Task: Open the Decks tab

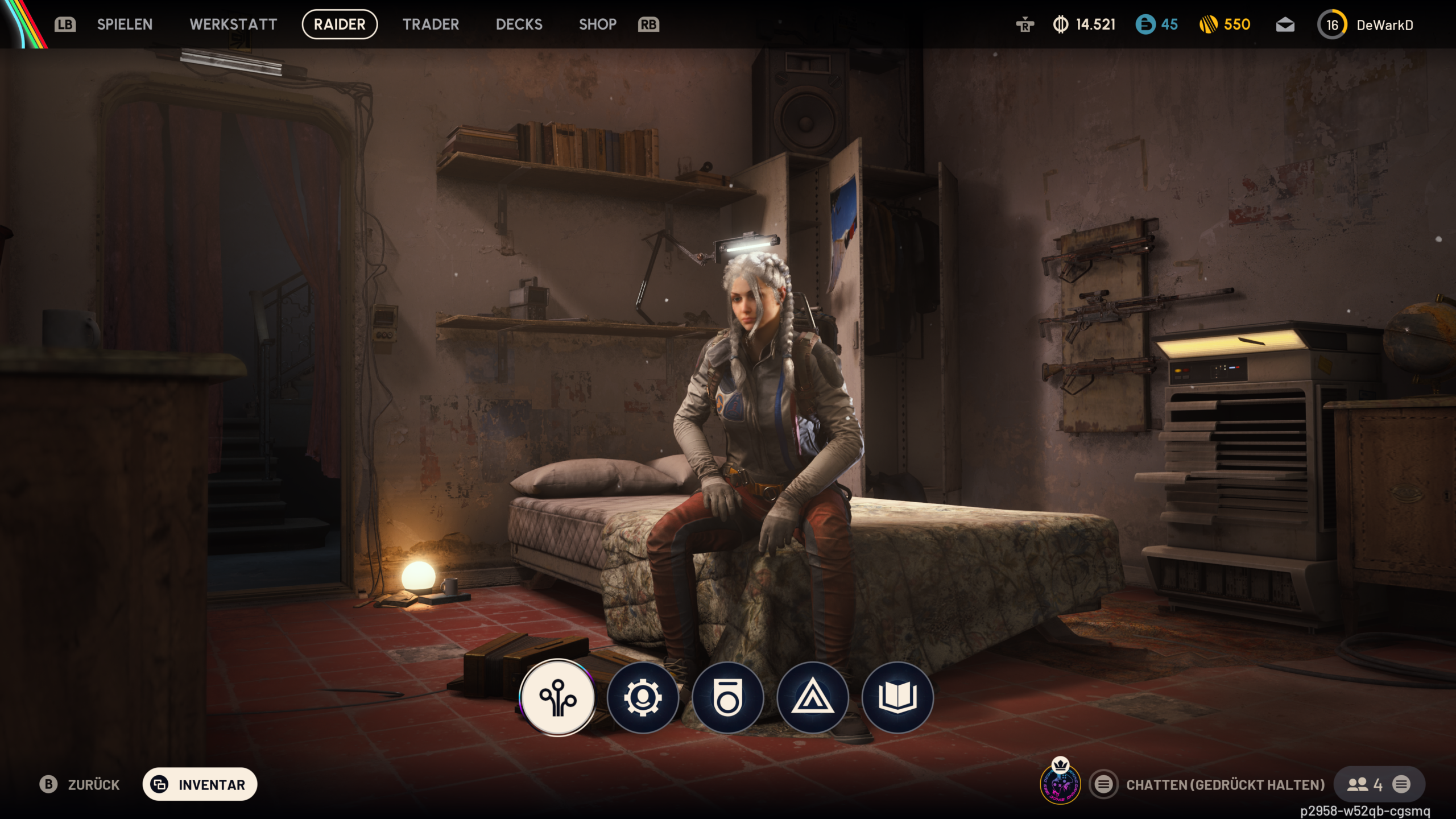Action: (519, 24)
